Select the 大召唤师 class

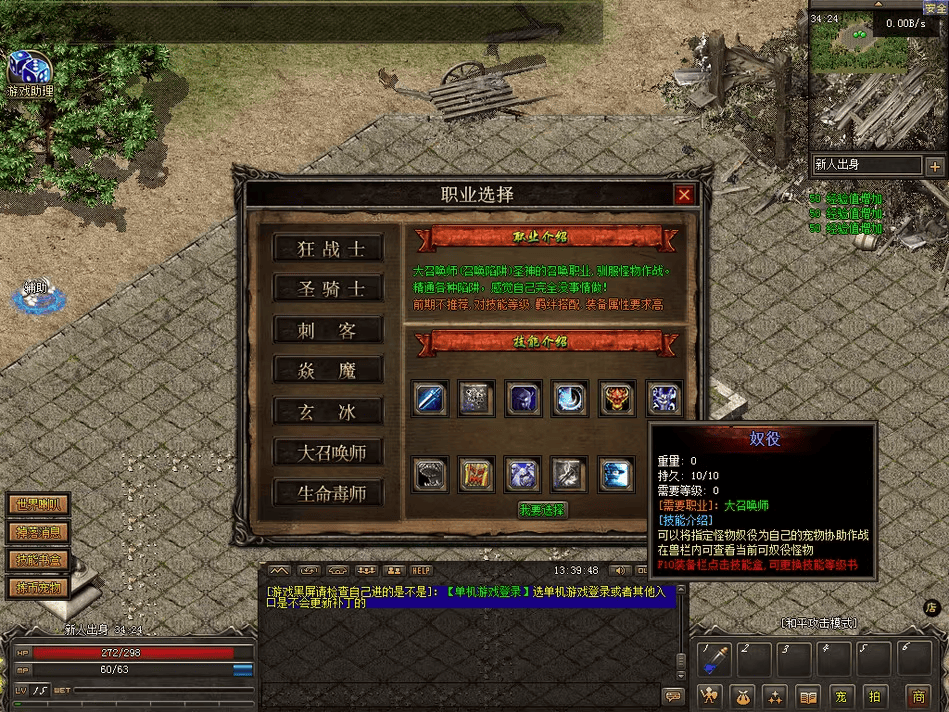click(329, 452)
